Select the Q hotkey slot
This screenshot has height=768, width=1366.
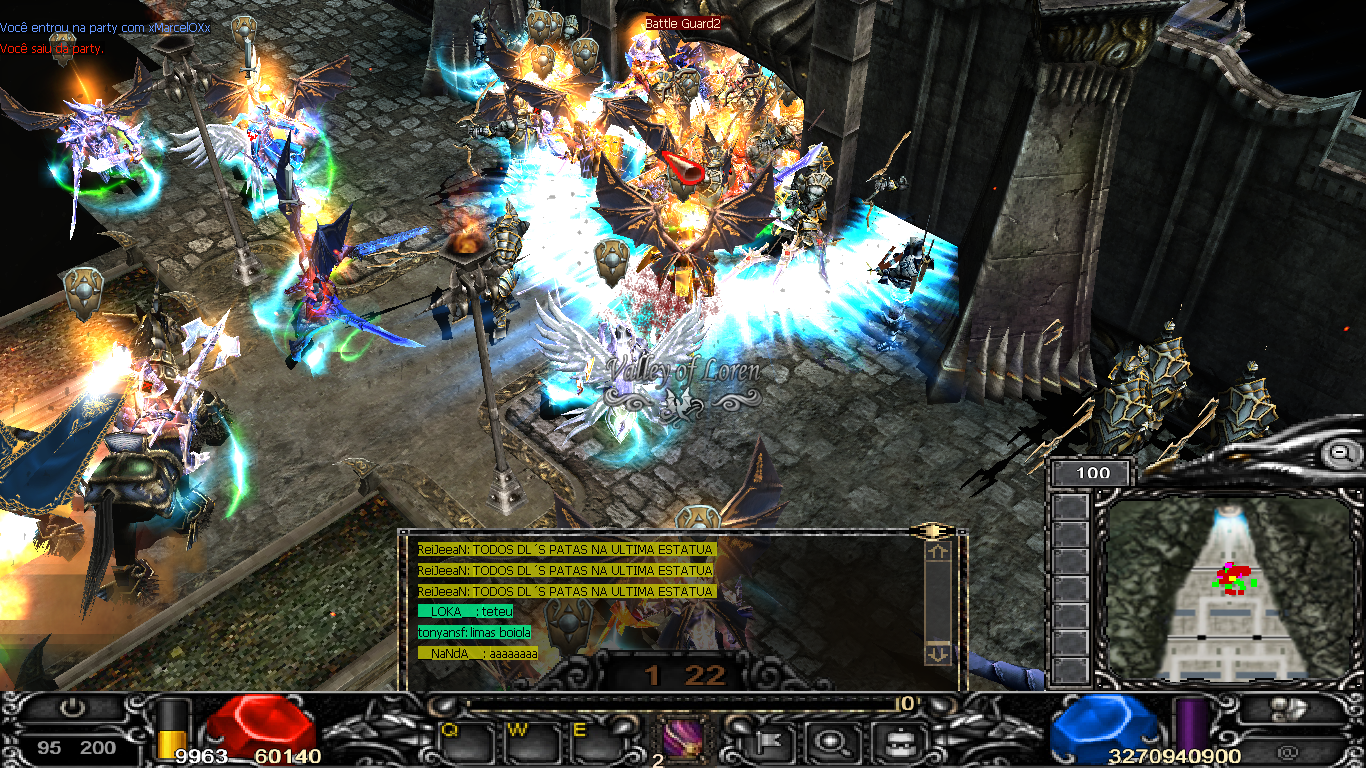coord(464,742)
